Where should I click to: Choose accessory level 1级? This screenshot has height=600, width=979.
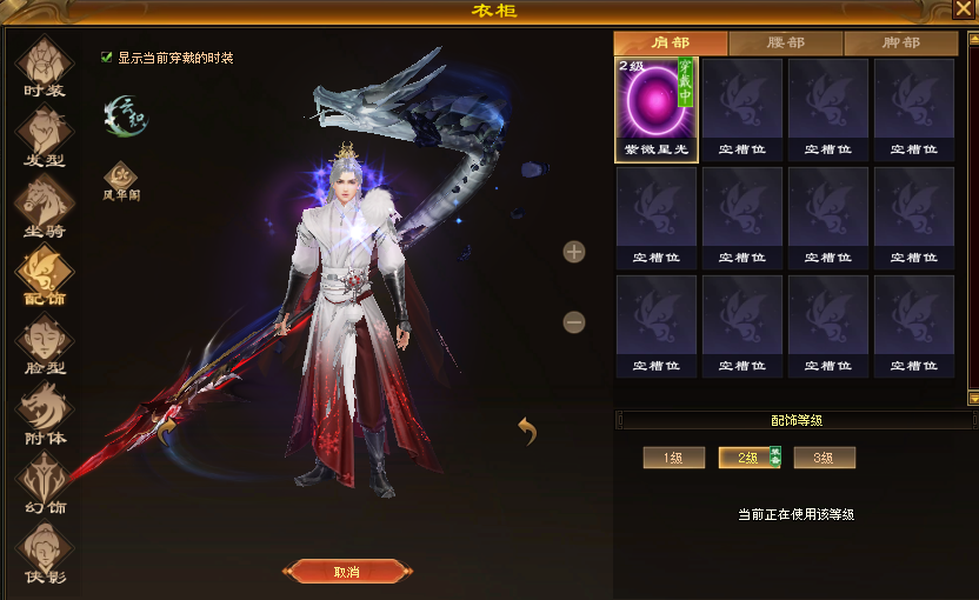point(673,458)
